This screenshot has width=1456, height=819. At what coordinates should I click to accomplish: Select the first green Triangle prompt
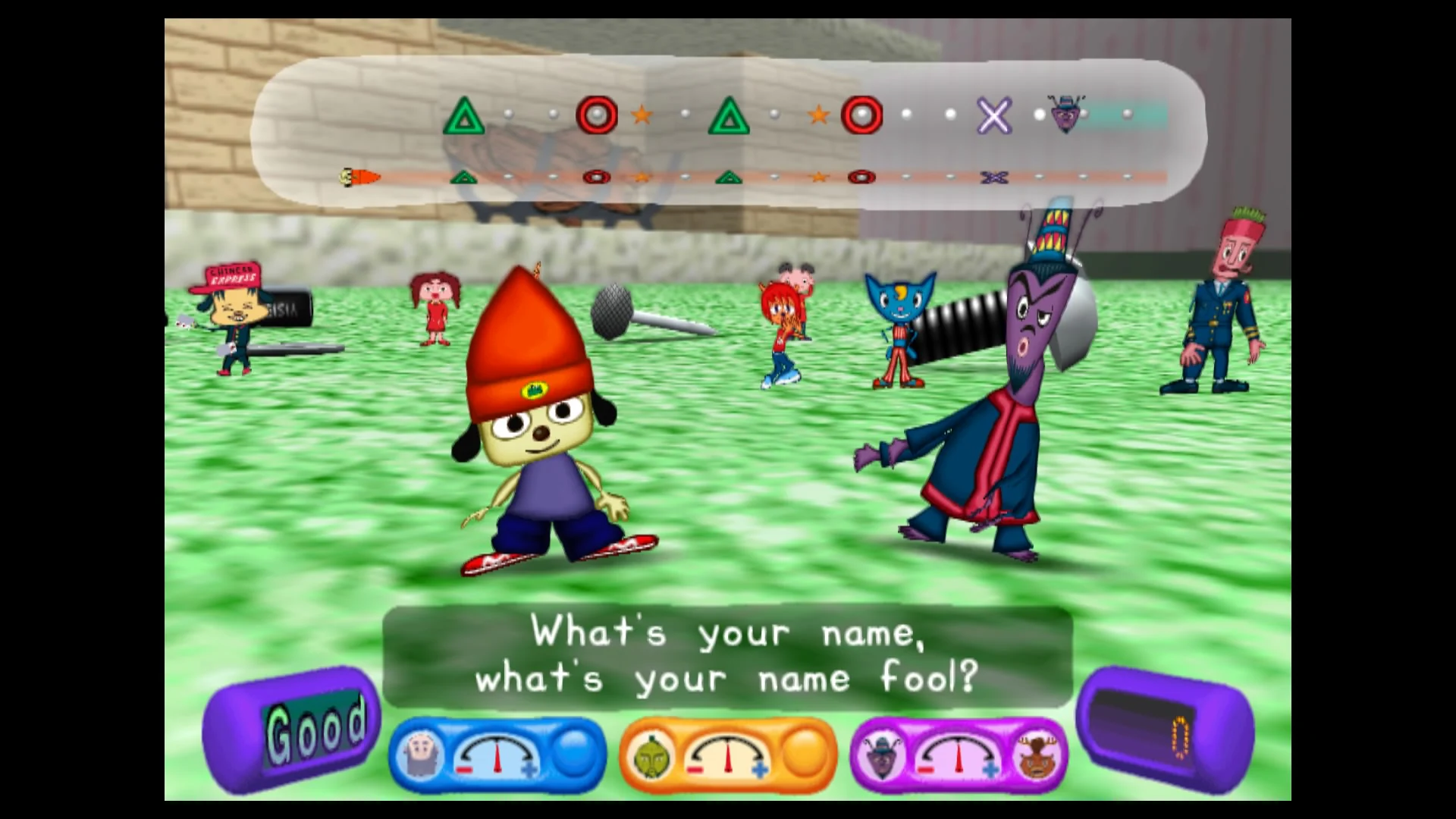point(465,115)
